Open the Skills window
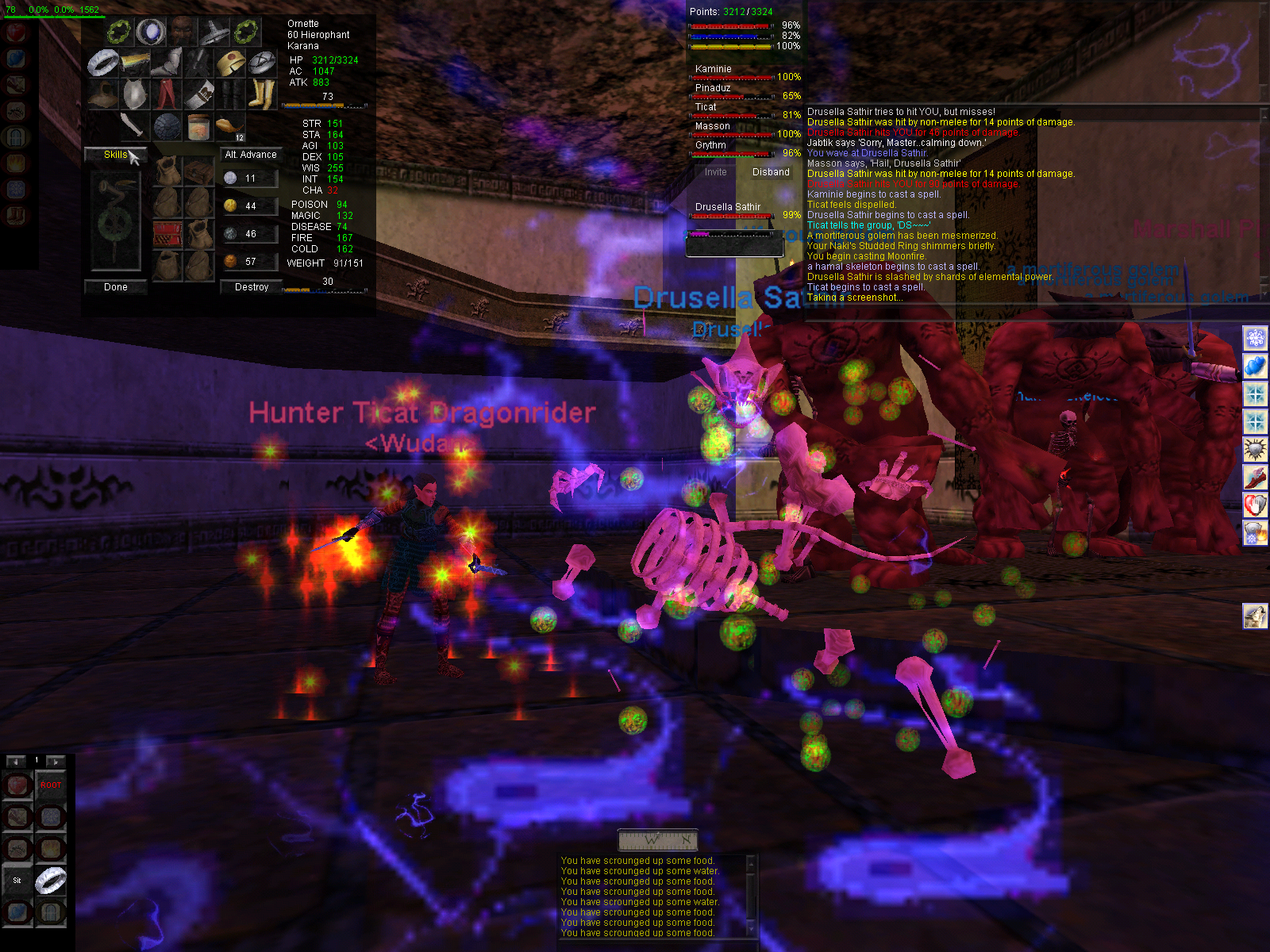This screenshot has height=952, width=1270. 115,155
